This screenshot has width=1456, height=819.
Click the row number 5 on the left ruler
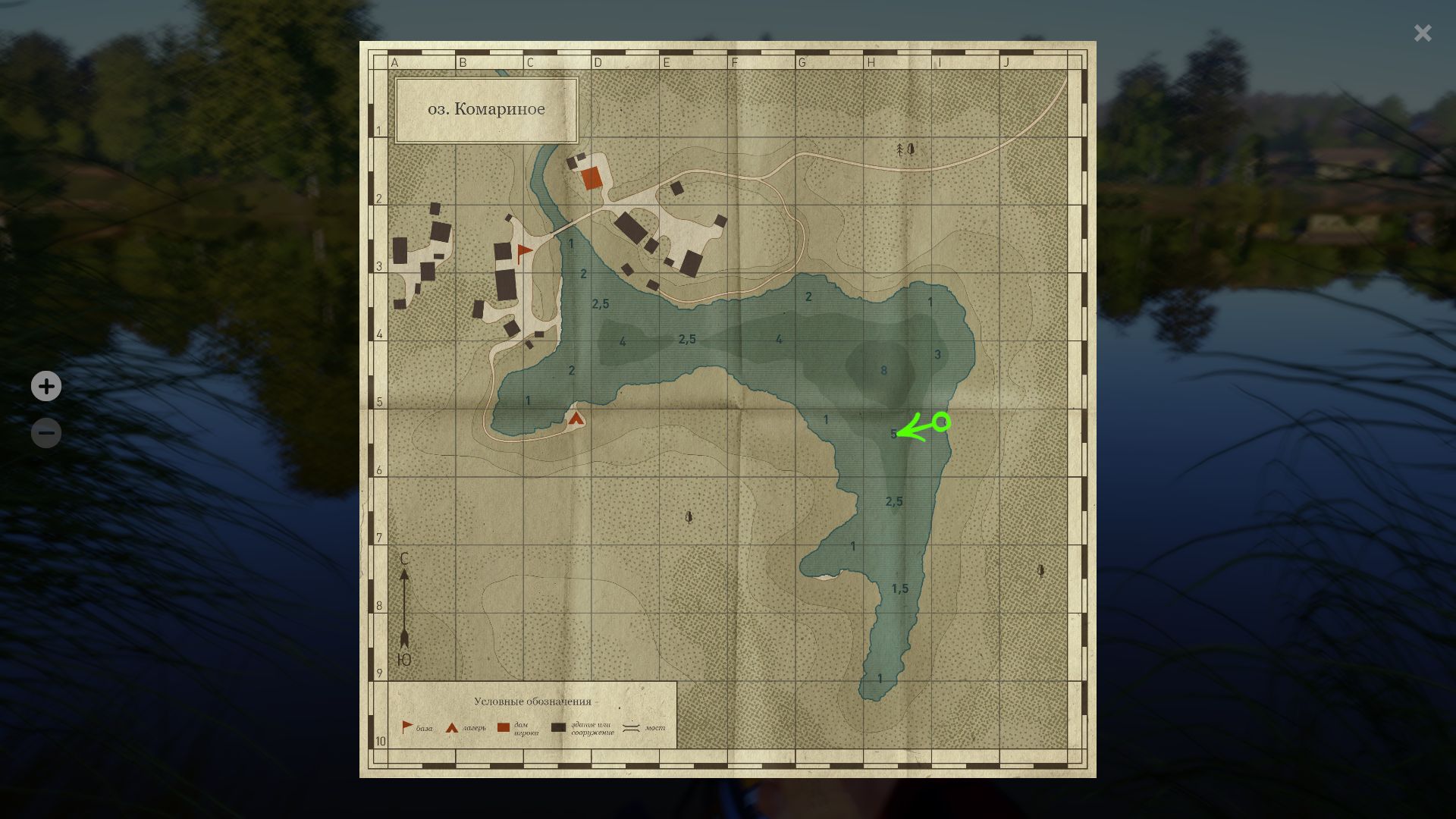click(379, 400)
